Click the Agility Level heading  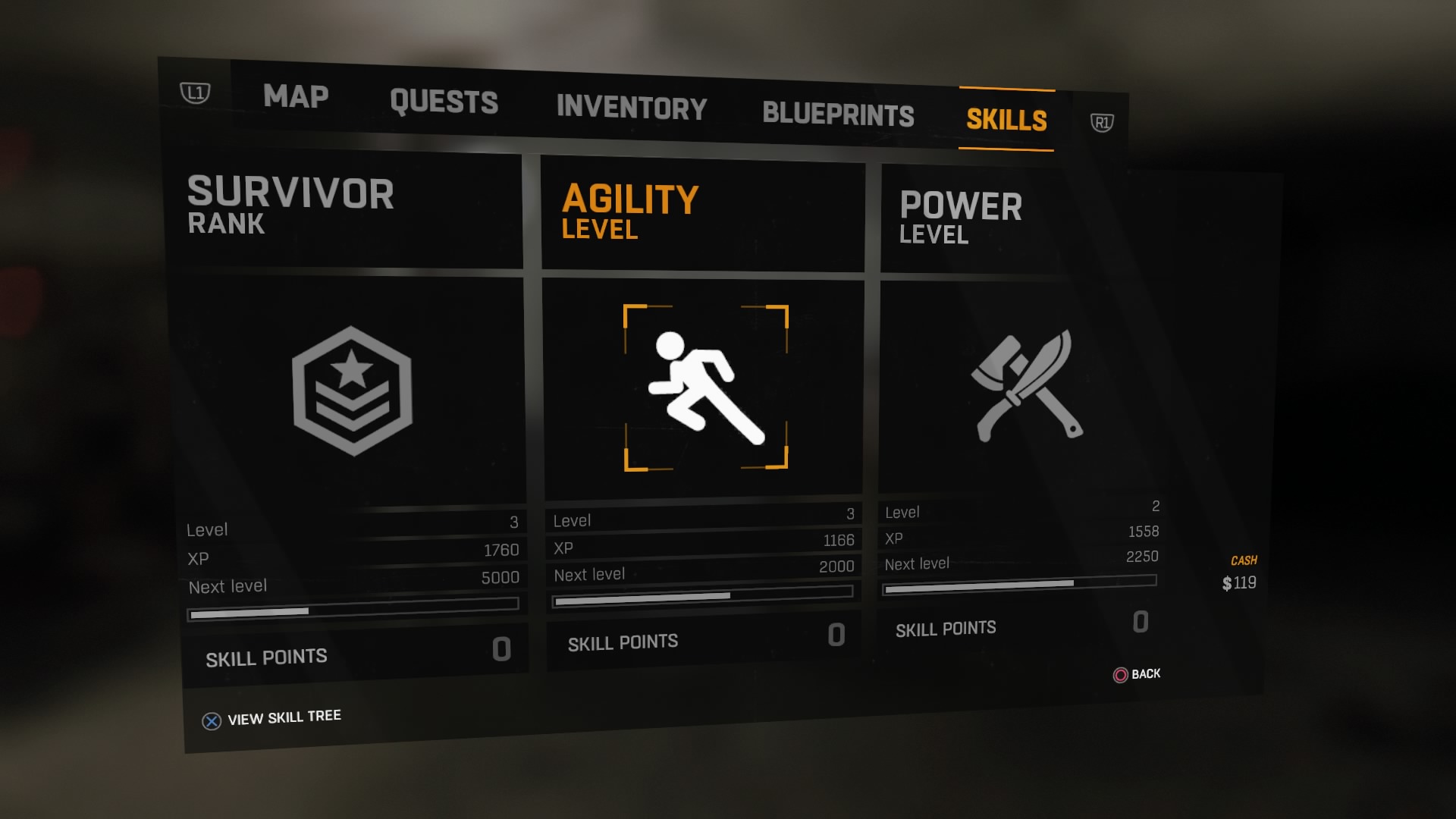click(x=629, y=212)
